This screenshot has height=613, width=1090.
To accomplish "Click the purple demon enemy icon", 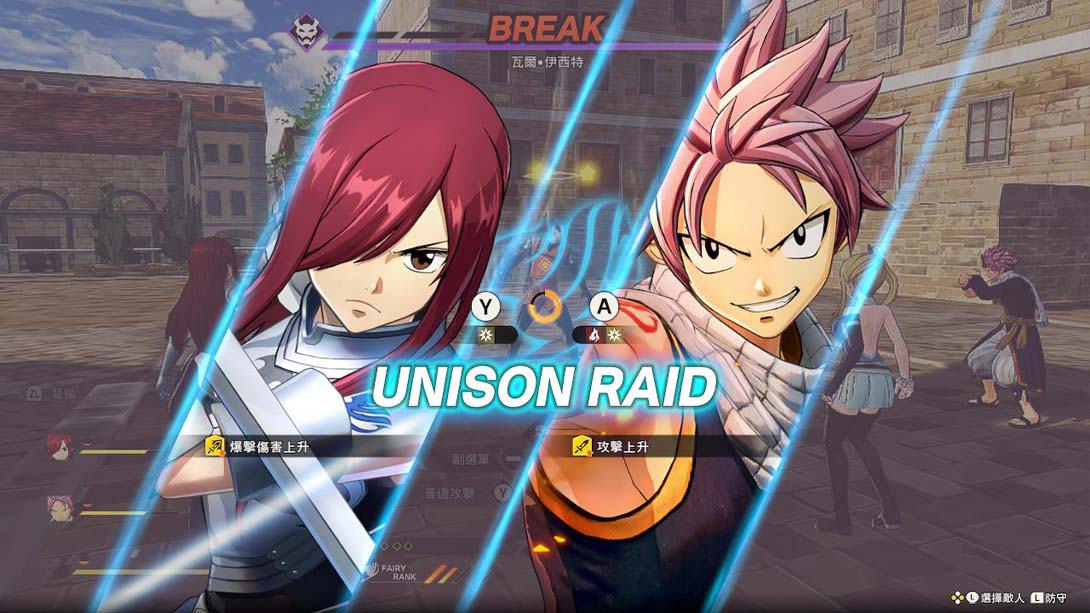I will 307,32.
